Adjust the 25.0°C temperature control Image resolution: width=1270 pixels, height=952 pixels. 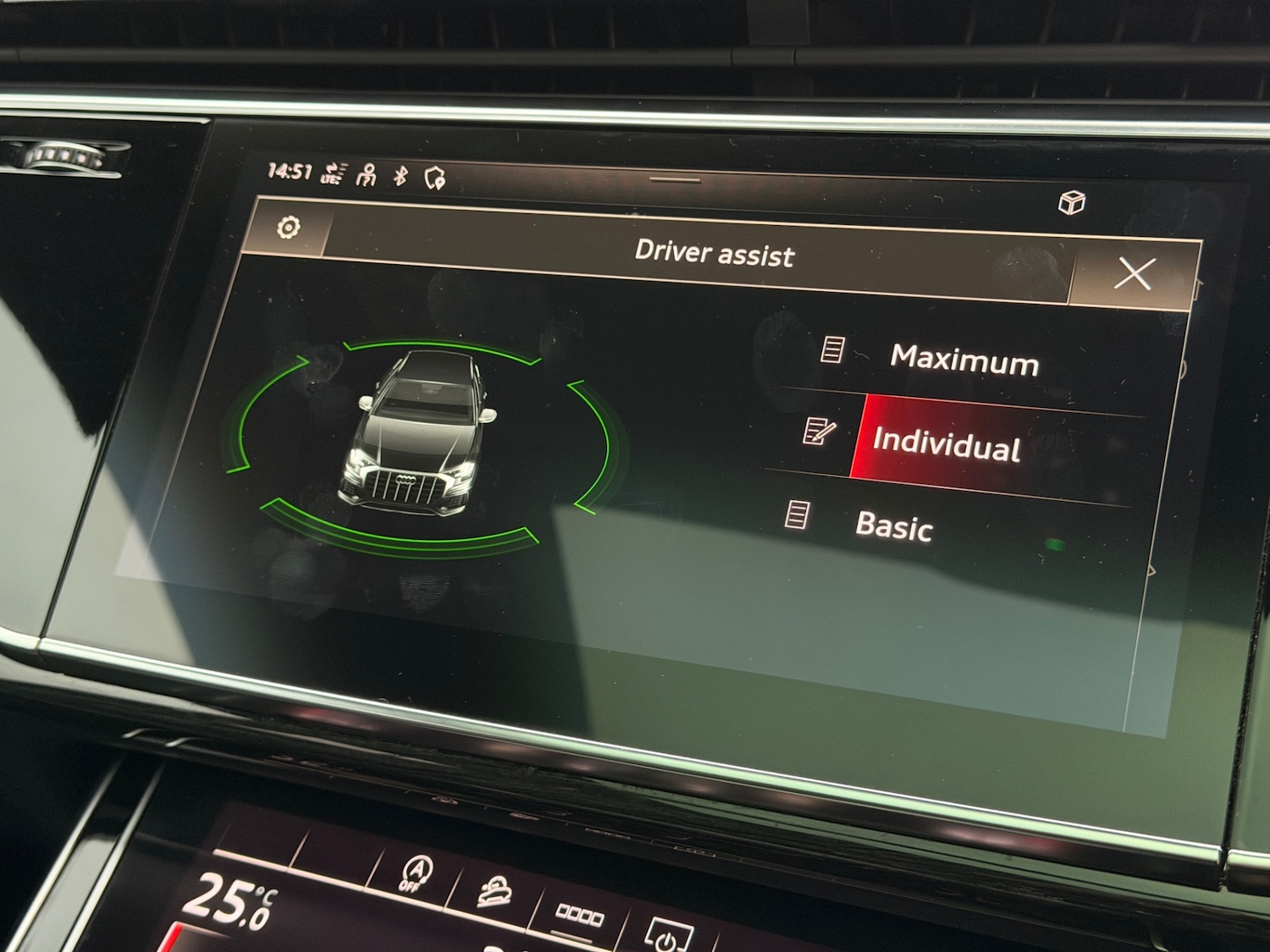[x=230, y=900]
